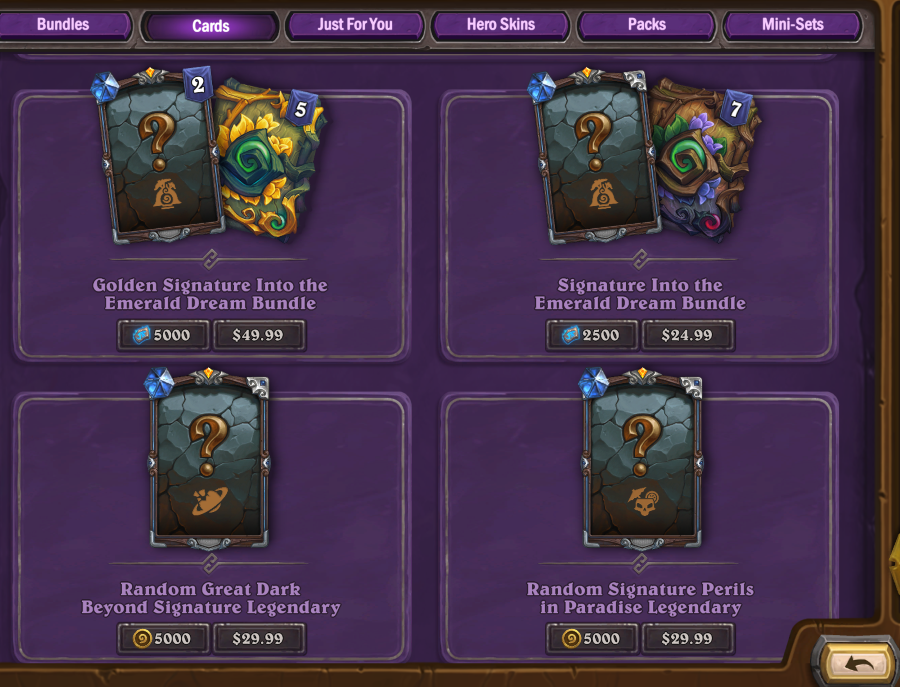This screenshot has height=687, width=900.
Task: Purchase Signature Emerald Dream Bundle for $24.99
Action: [x=687, y=335]
